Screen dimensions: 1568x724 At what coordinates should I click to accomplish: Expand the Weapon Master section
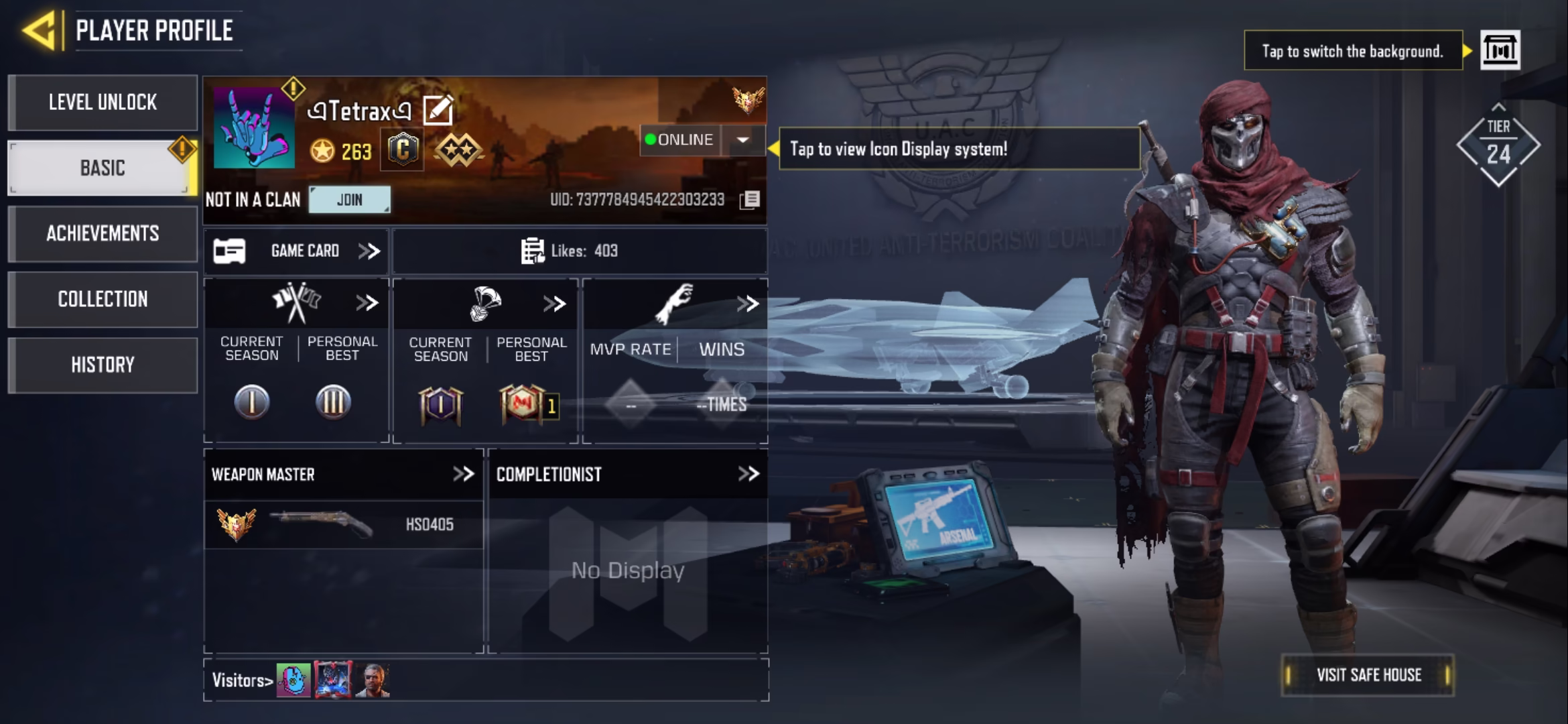tap(463, 475)
